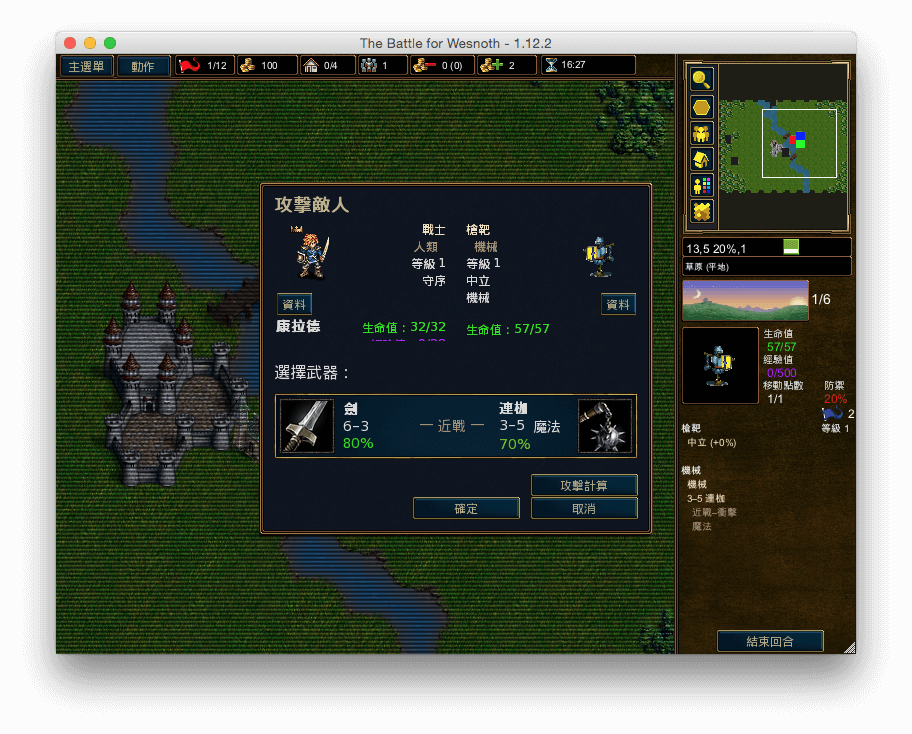Viewport: 912px width, 734px height.
Task: Select the sword melee weapon row
Action: pyautogui.click(x=455, y=426)
